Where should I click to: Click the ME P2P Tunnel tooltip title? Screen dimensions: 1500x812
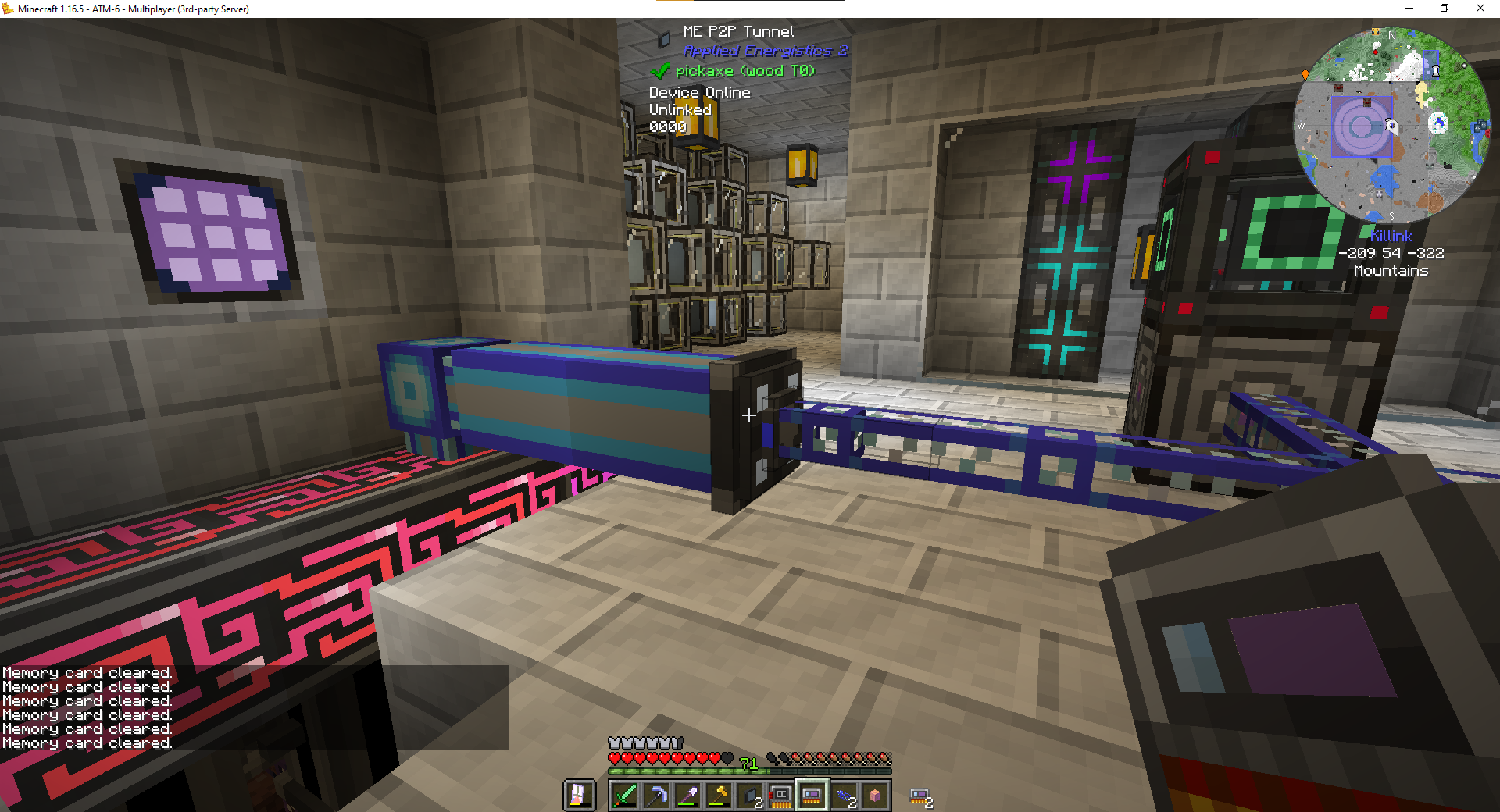click(x=738, y=31)
